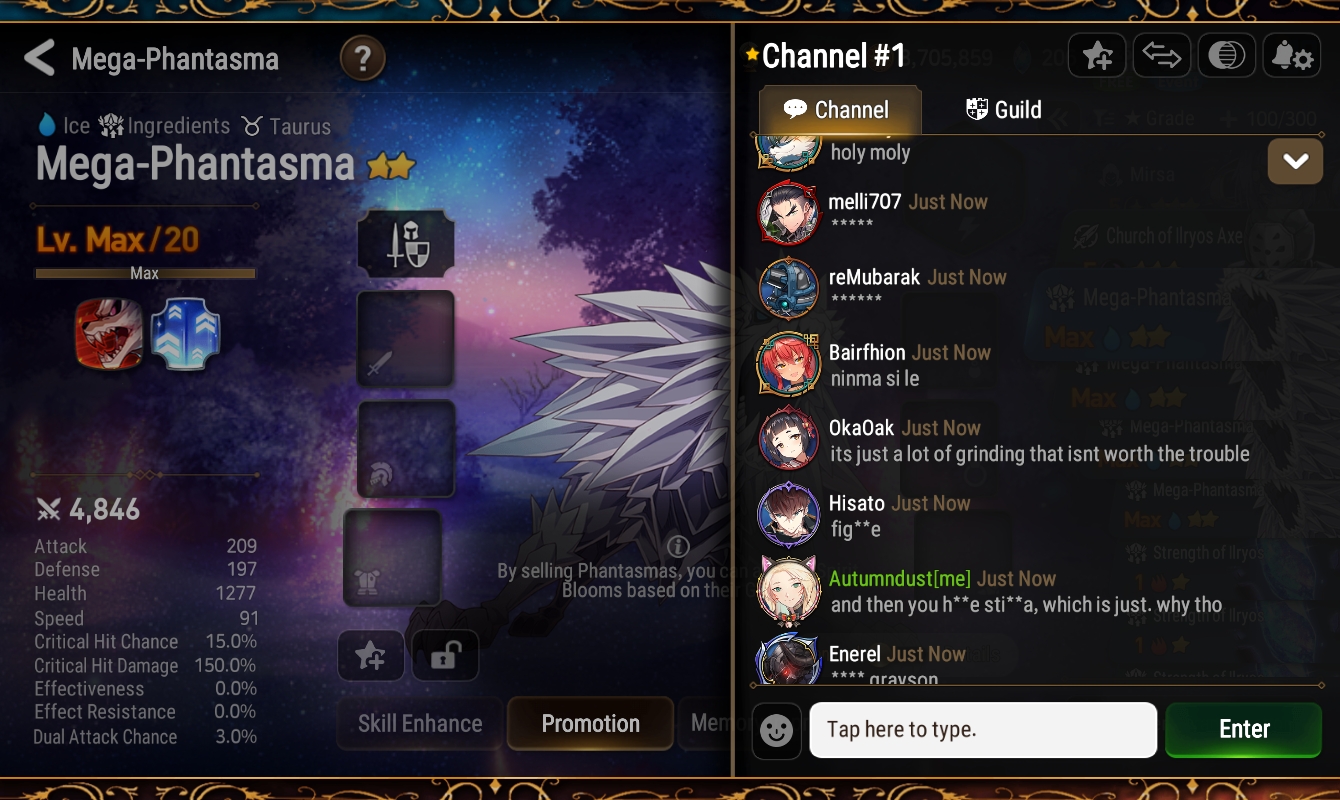Open the hero favorite star icon
The width and height of the screenshot is (1340, 800).
click(x=1097, y=55)
